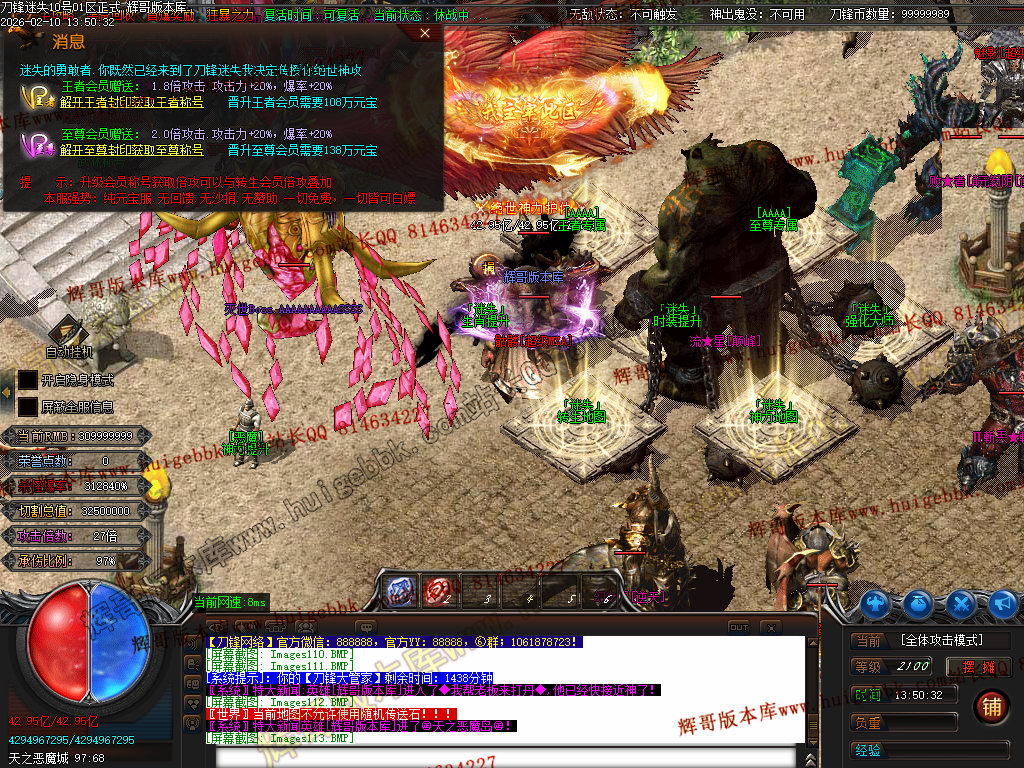Open the character figure round icon
The width and height of the screenshot is (1024, 768).
(x=876, y=603)
